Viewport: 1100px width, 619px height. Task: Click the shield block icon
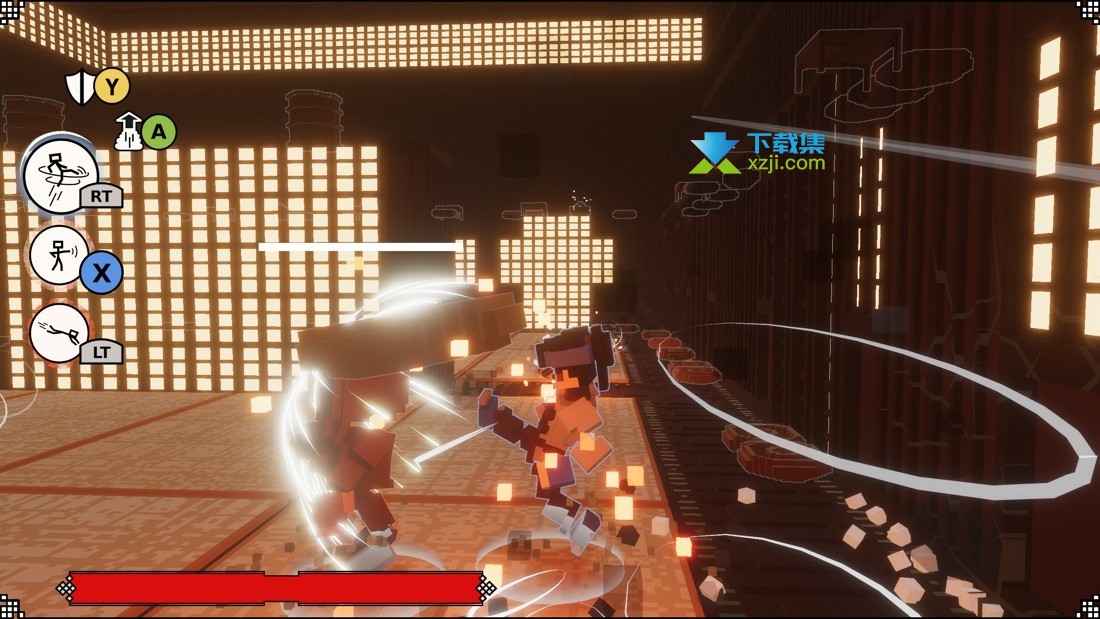coord(79,87)
